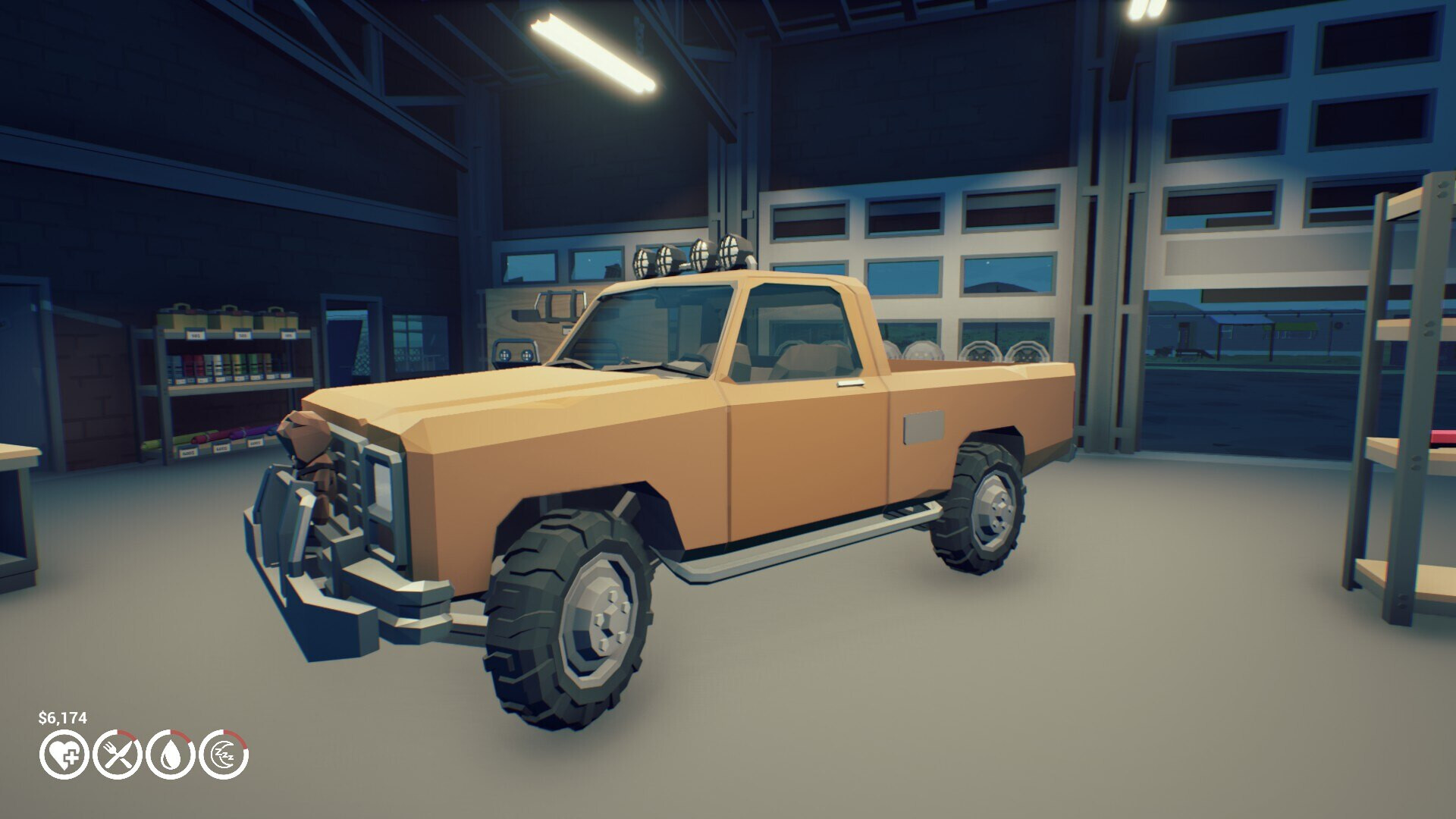Click the $6,174 money counter

(x=63, y=717)
